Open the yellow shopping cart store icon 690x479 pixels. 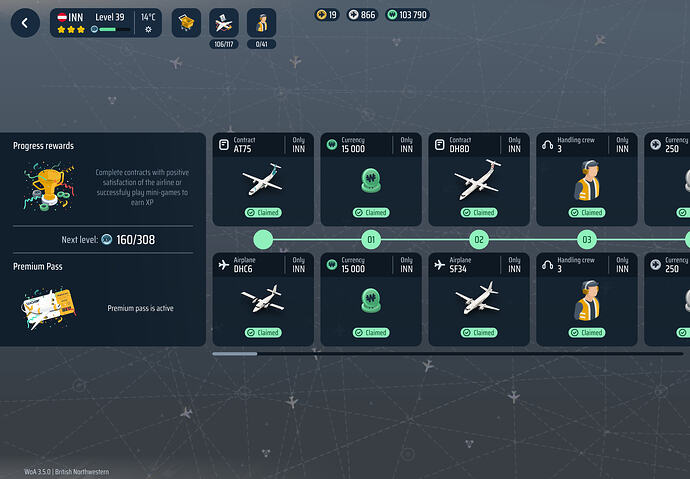pos(187,24)
